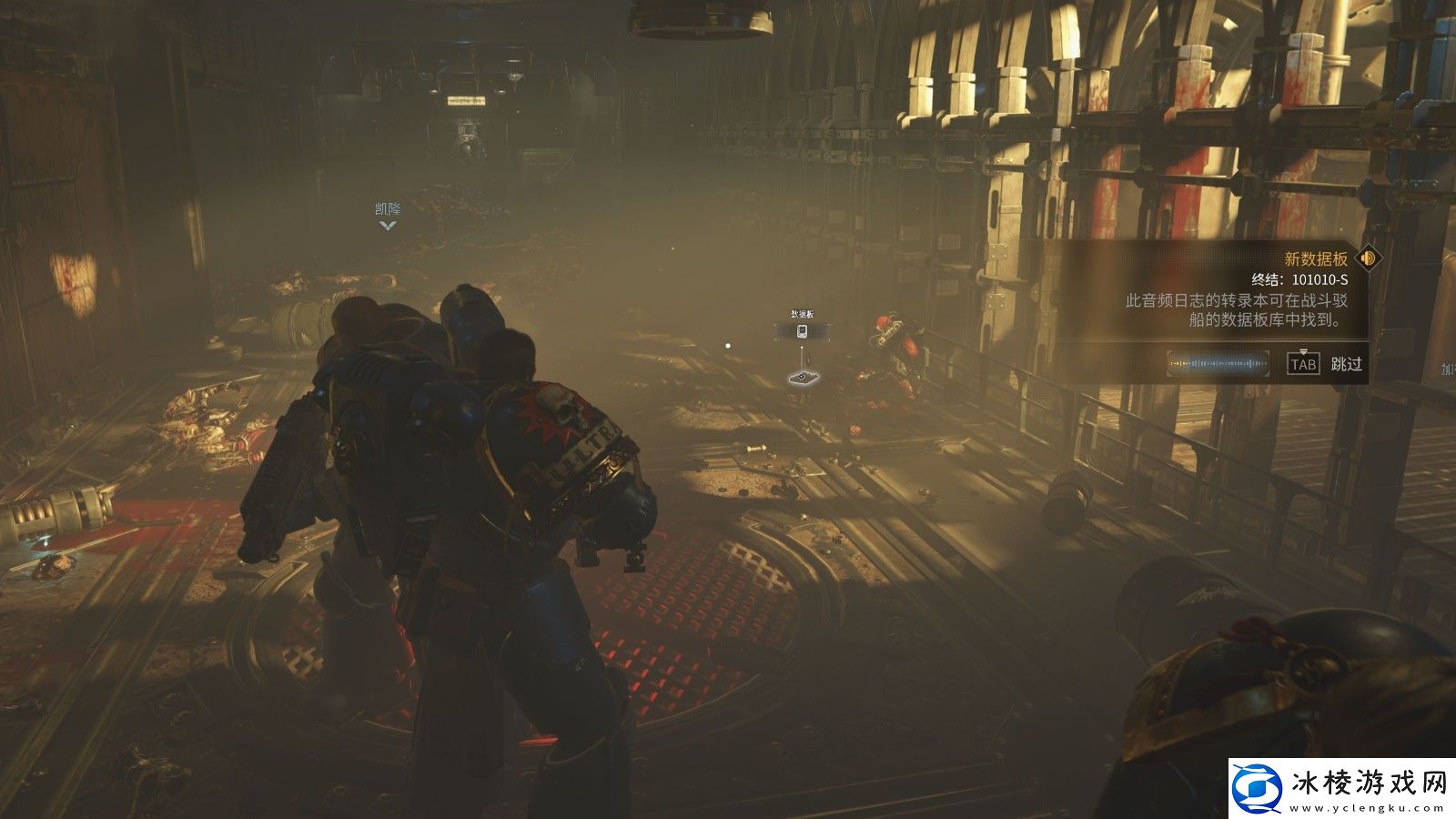Select the 数据板 pickup marker

click(x=802, y=331)
